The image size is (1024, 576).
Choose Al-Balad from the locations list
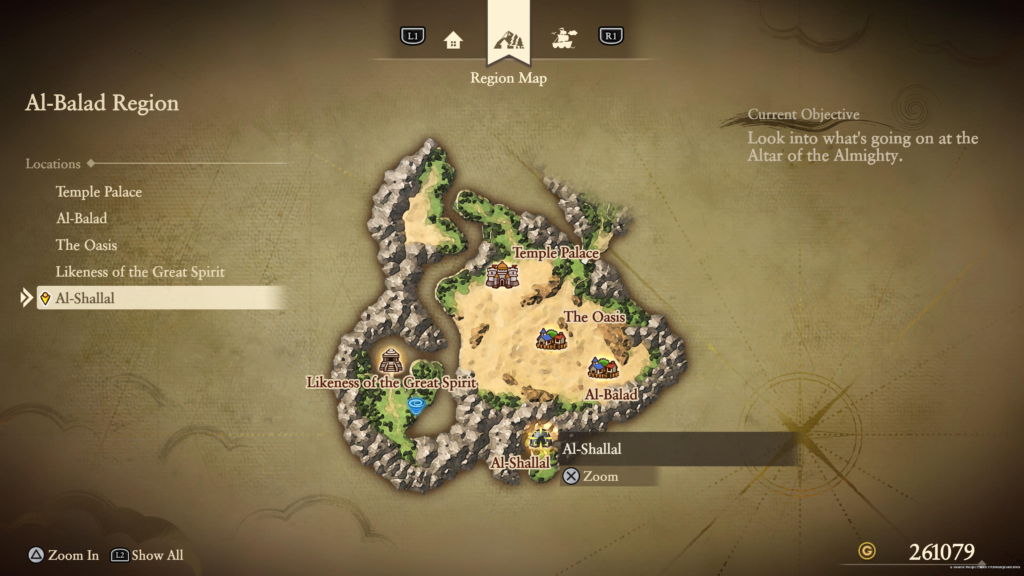(81, 218)
